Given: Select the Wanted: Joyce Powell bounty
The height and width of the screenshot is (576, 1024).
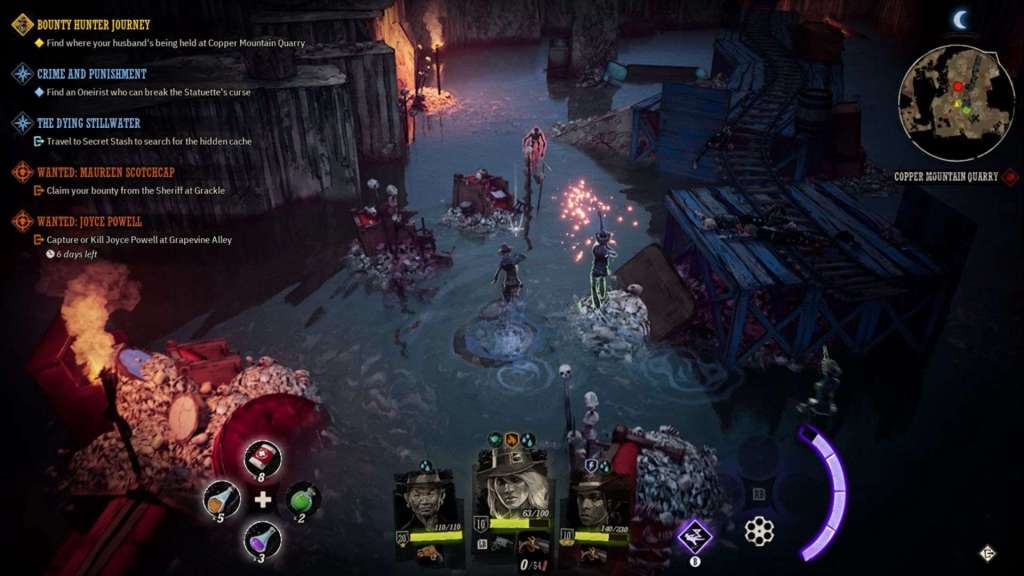Looking at the screenshot, I should (89, 221).
